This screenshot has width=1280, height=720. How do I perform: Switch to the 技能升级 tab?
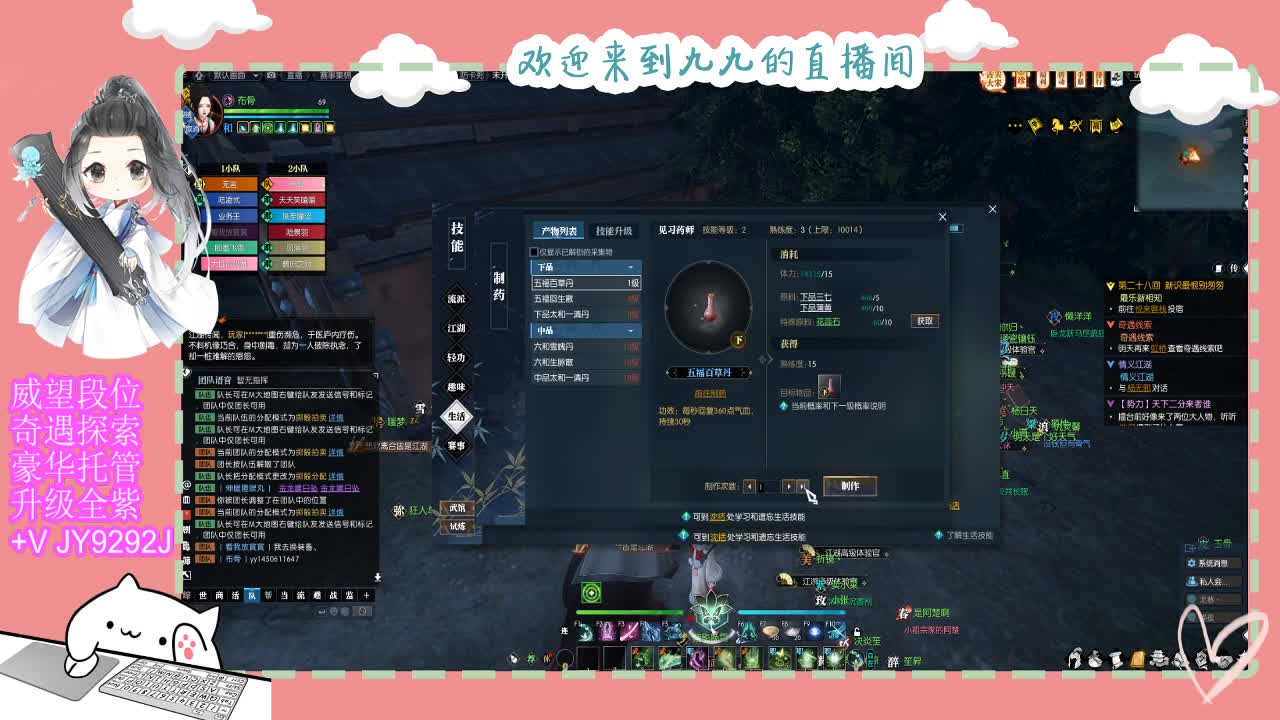(x=616, y=229)
